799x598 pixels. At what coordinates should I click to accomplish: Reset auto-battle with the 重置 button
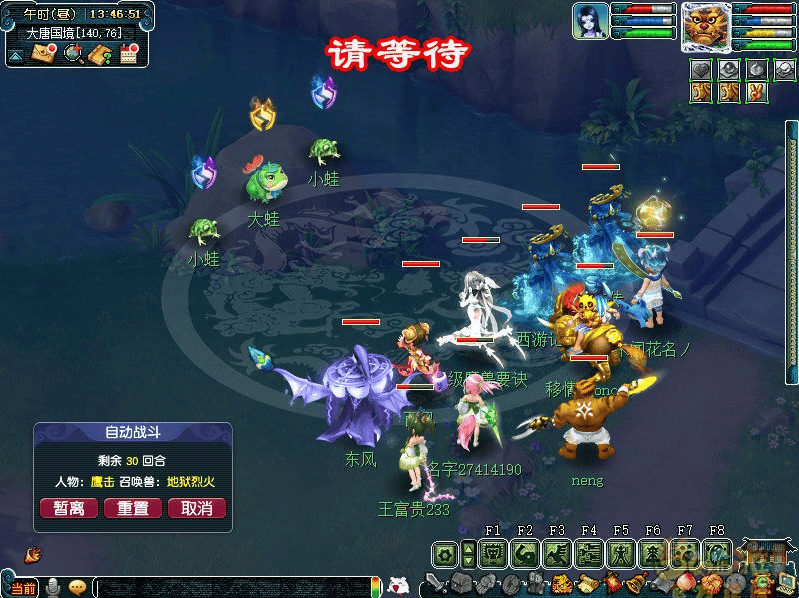[133, 508]
